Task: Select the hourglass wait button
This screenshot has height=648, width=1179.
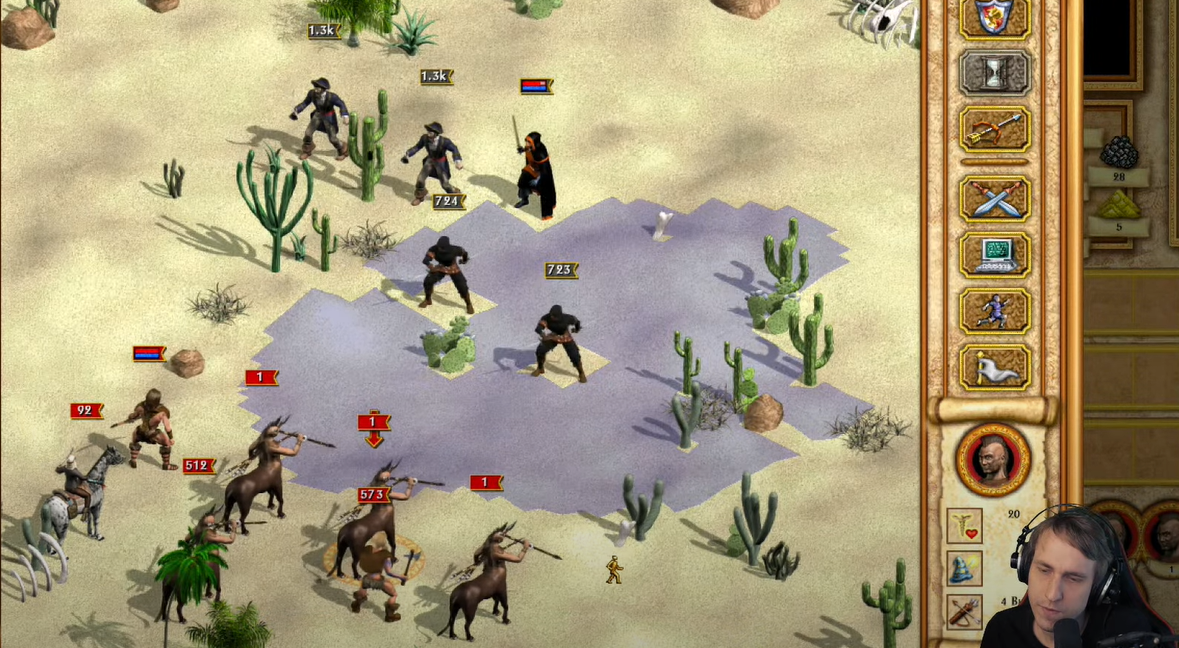Action: (x=994, y=73)
